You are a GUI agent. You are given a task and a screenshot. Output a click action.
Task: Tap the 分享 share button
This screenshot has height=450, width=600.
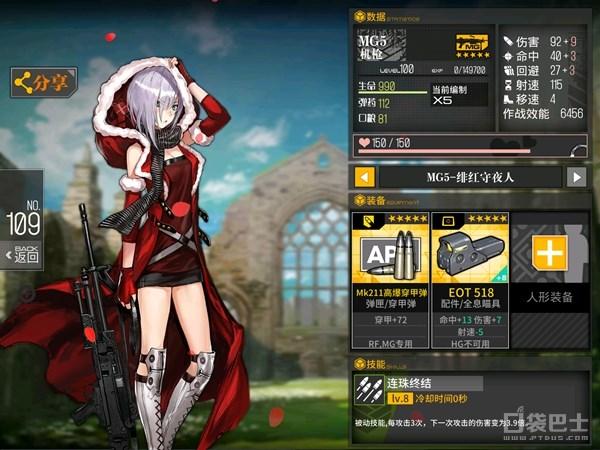pyautogui.click(x=43, y=82)
